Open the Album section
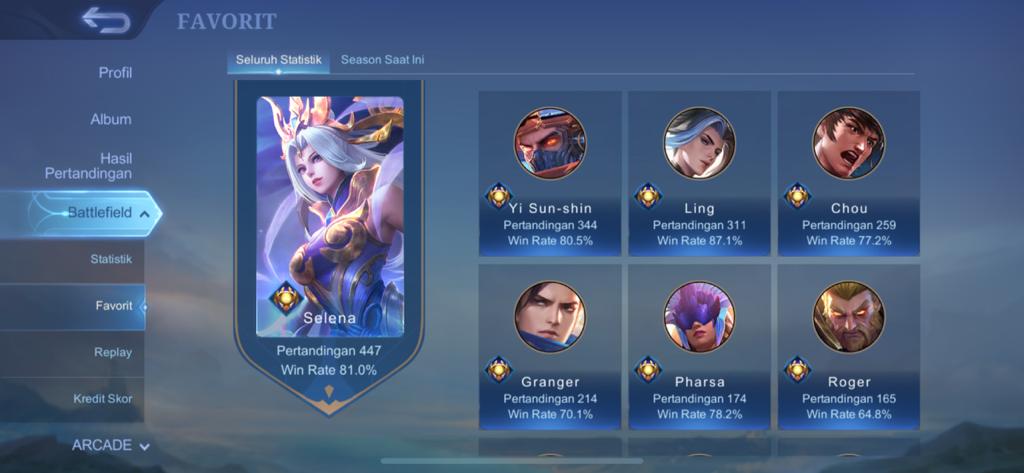 click(111, 119)
